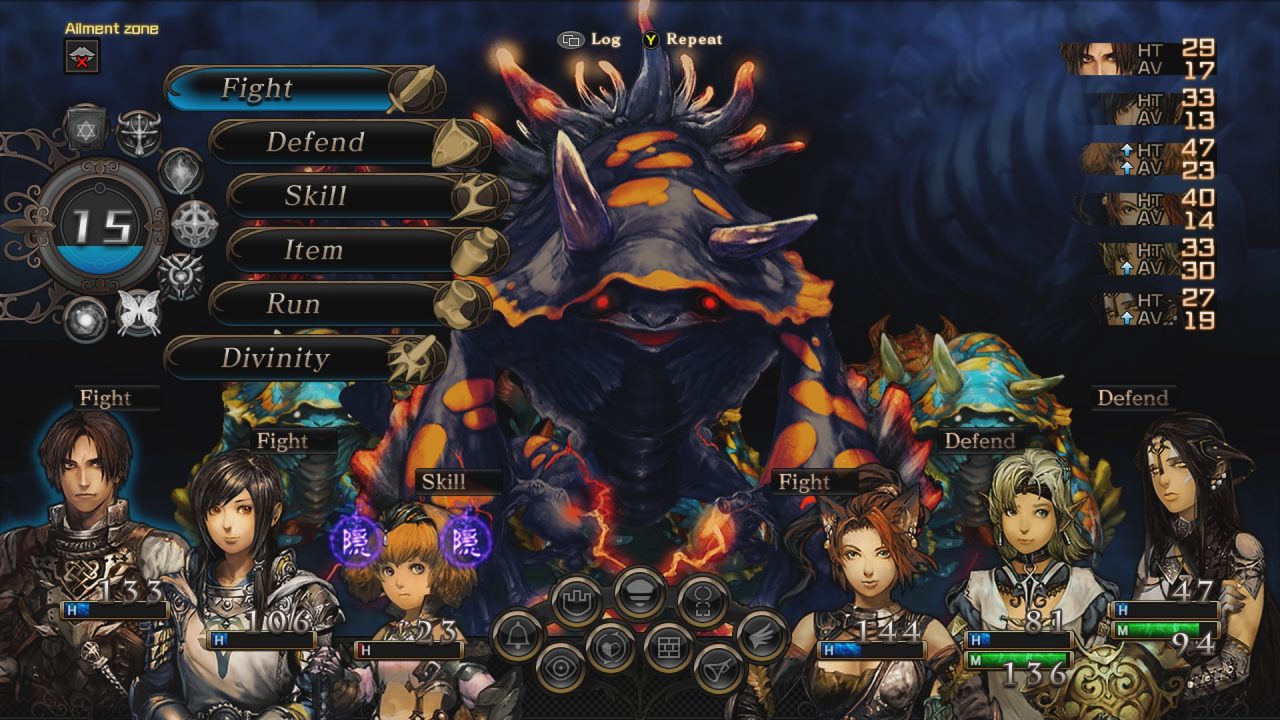Image resolution: width=1280 pixels, height=720 pixels.
Task: Click the eye vision icon near screen bottom
Action: point(559,667)
